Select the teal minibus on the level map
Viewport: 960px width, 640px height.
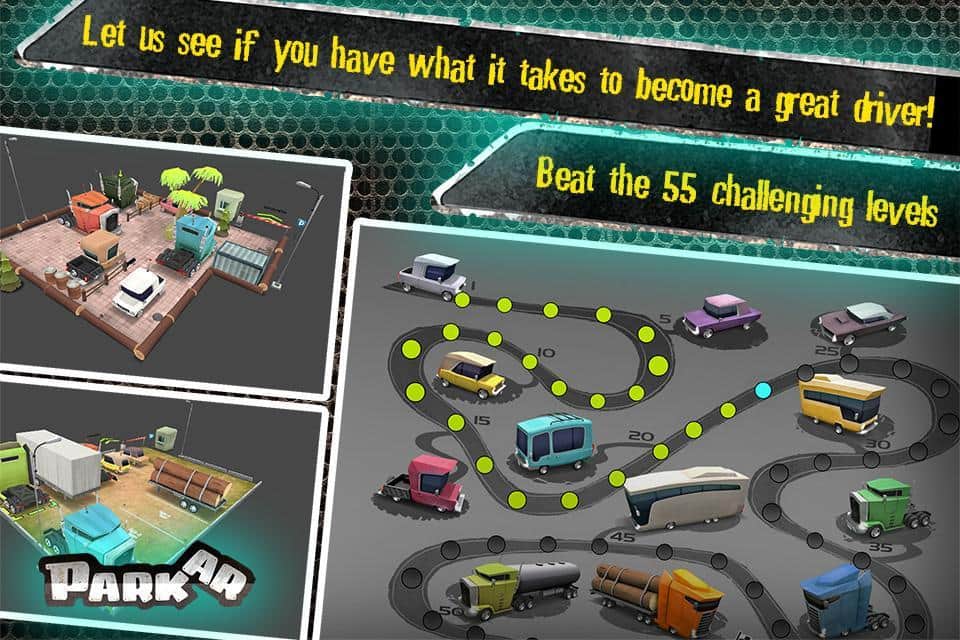(555, 442)
